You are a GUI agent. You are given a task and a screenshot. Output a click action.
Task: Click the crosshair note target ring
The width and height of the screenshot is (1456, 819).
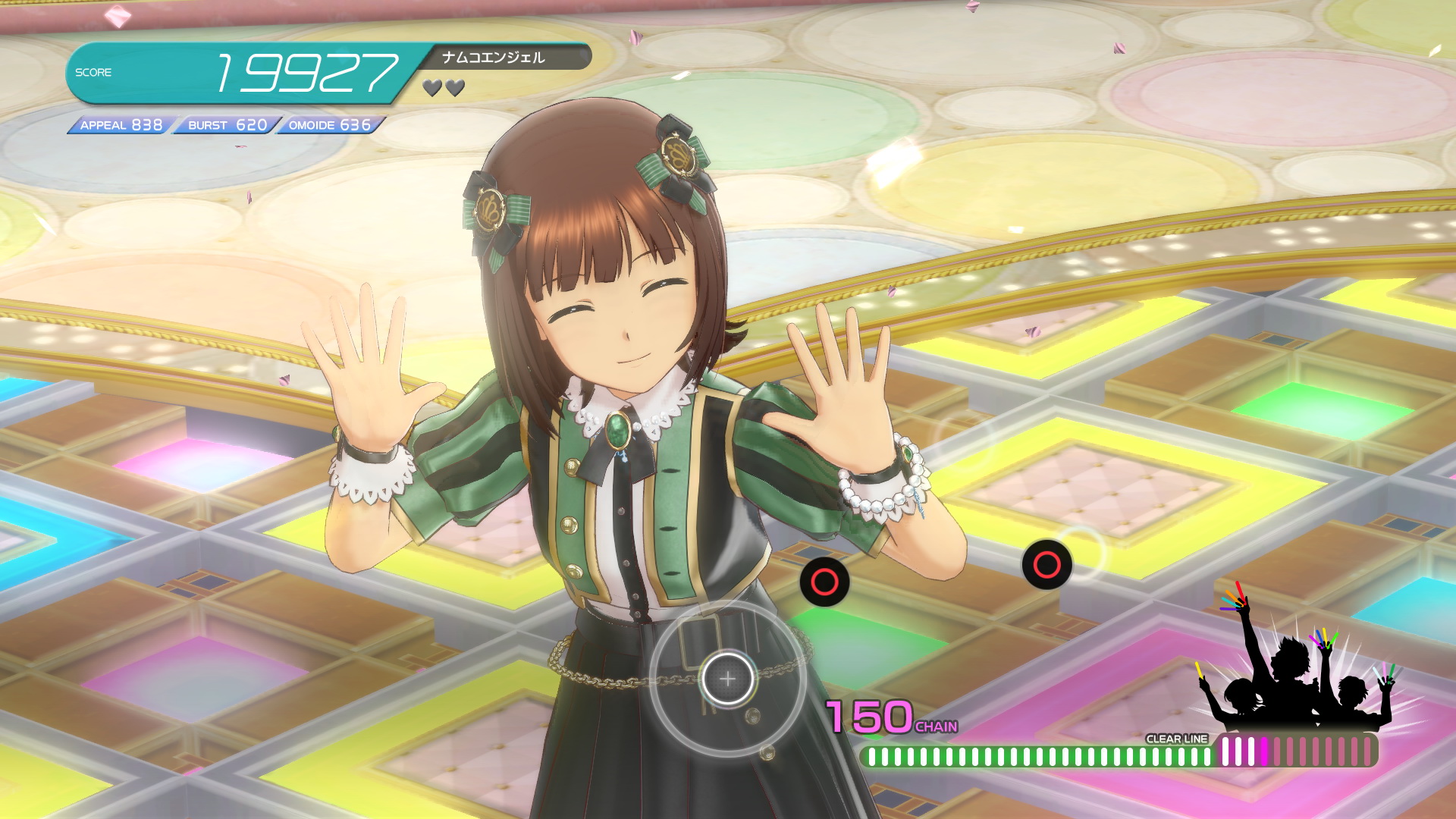point(727,679)
